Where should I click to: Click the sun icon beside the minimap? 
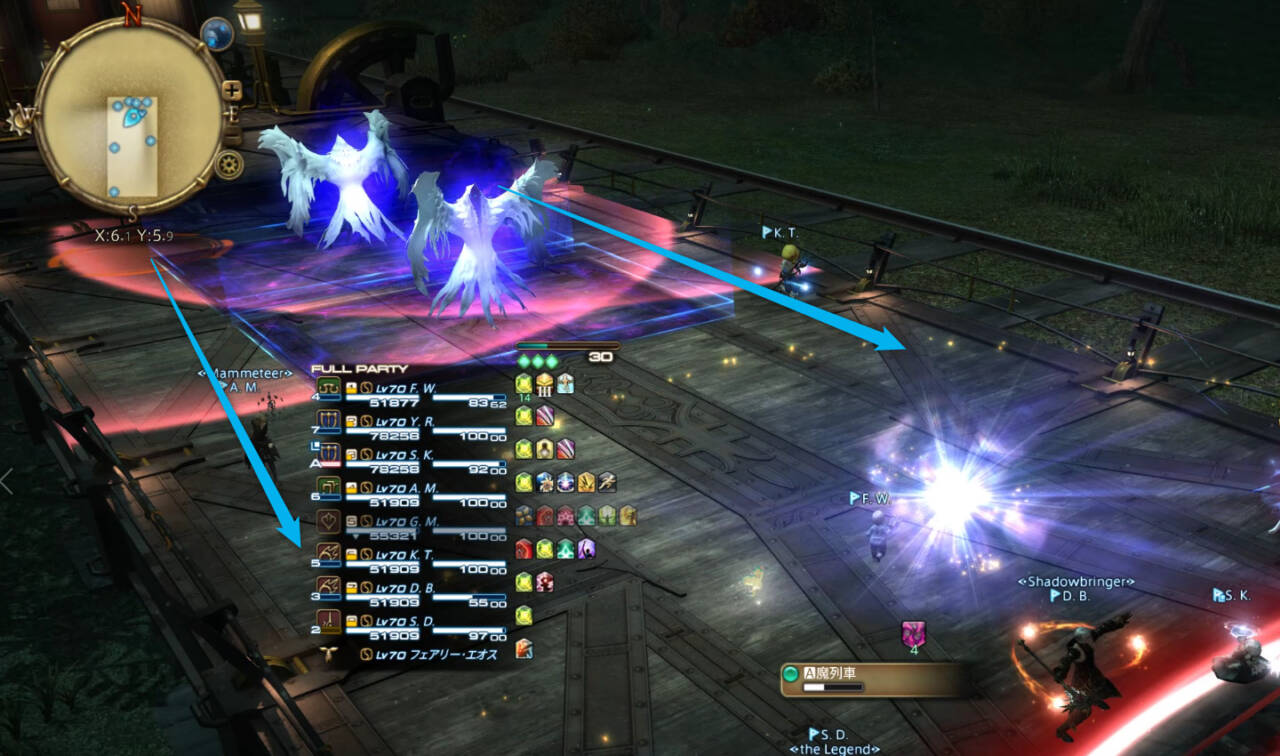point(19,120)
